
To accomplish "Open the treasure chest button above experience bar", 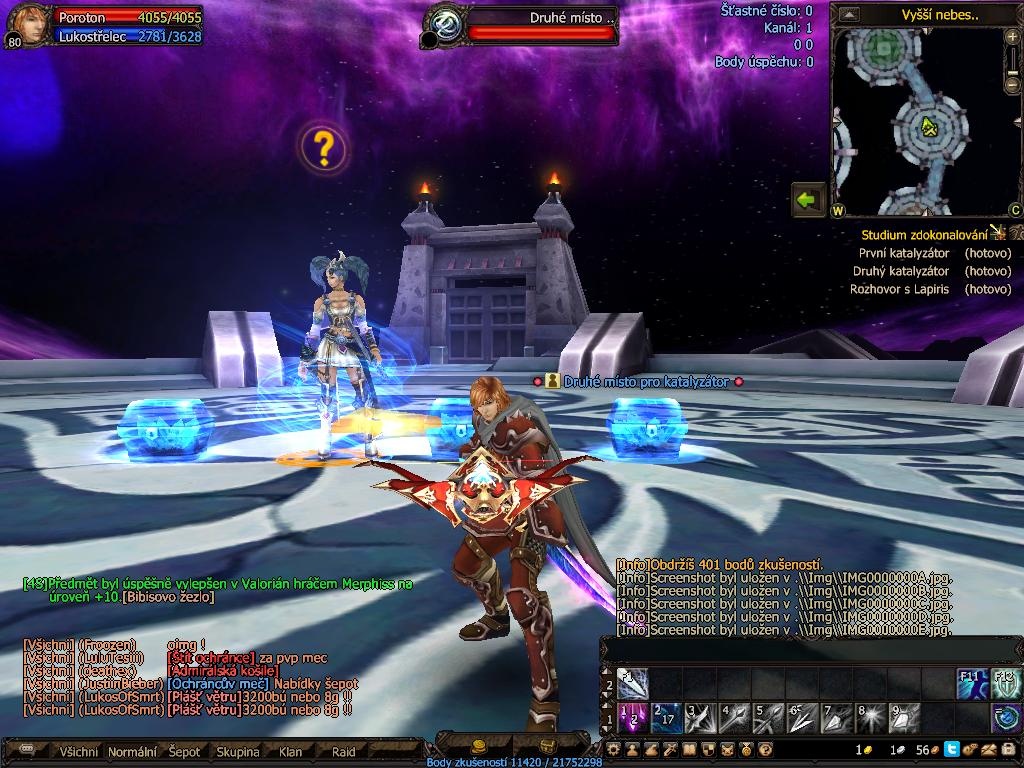I will (x=547, y=745).
